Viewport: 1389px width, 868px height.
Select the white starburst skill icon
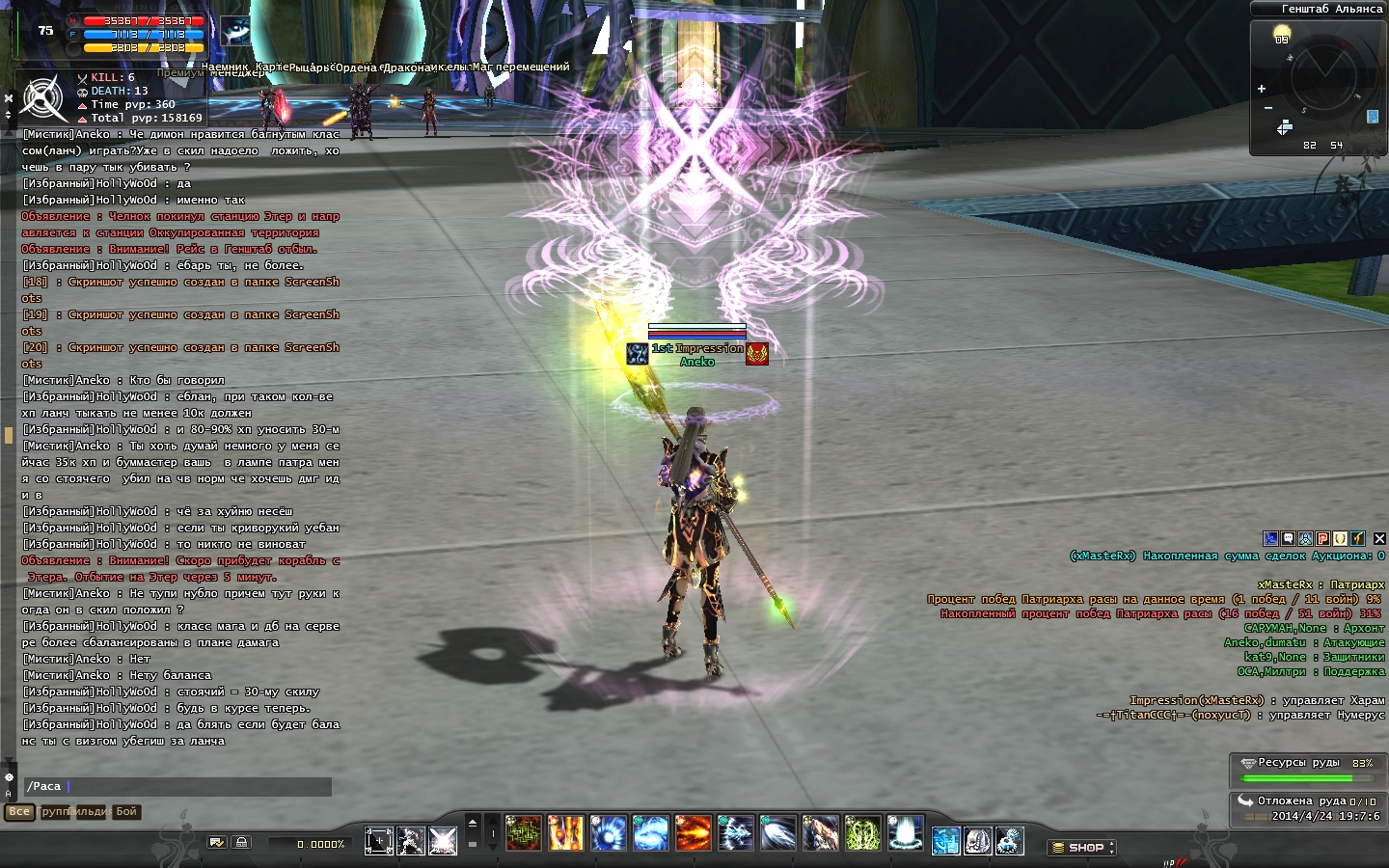coord(443,841)
